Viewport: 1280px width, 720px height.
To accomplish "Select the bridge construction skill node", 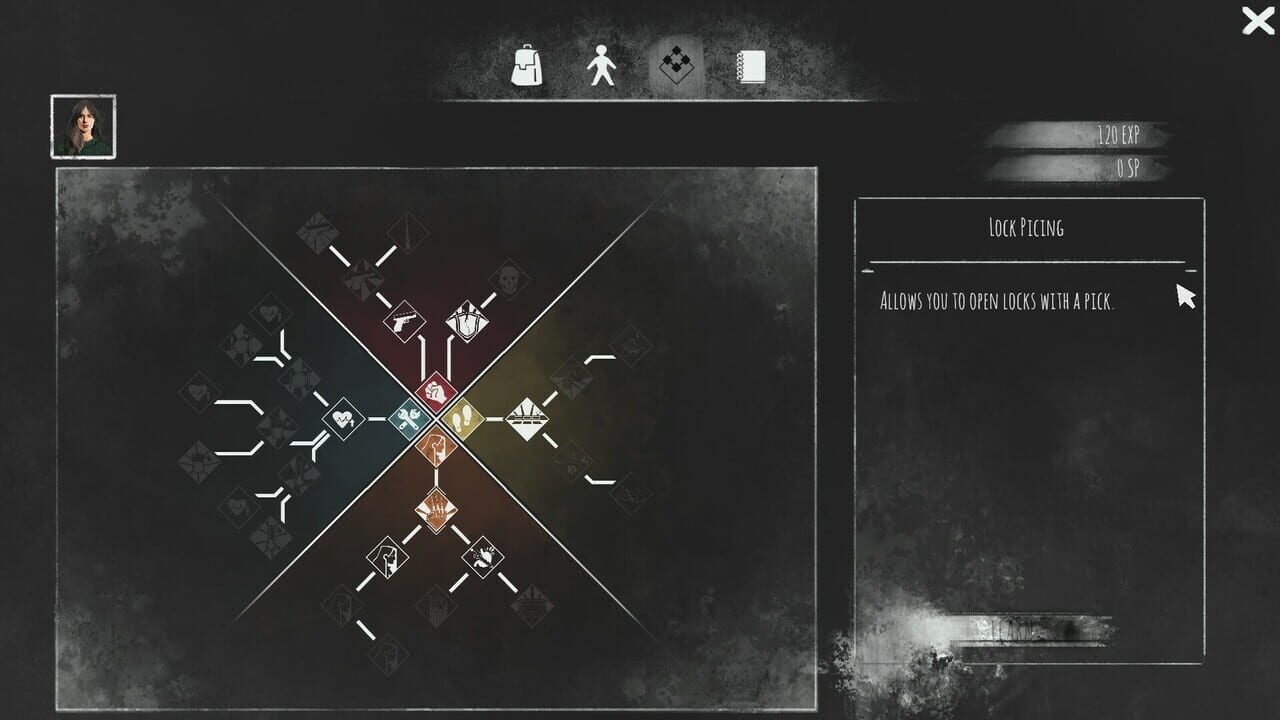I will pos(528,417).
